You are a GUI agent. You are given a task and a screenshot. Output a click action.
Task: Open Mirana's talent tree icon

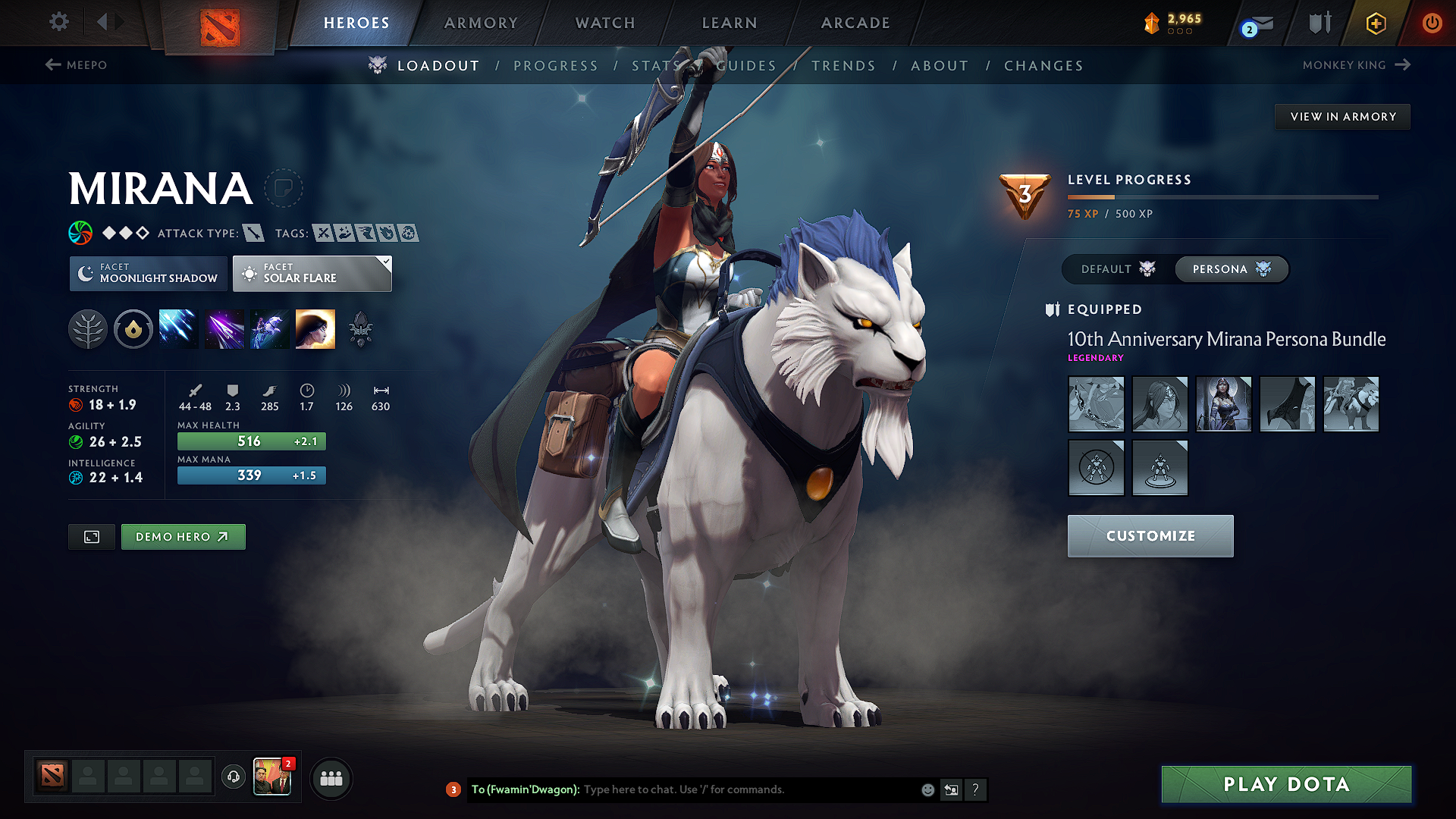point(88,328)
